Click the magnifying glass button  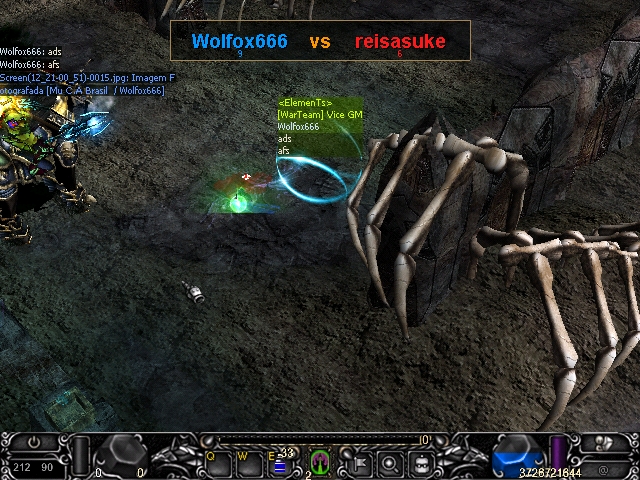pyautogui.click(x=390, y=463)
